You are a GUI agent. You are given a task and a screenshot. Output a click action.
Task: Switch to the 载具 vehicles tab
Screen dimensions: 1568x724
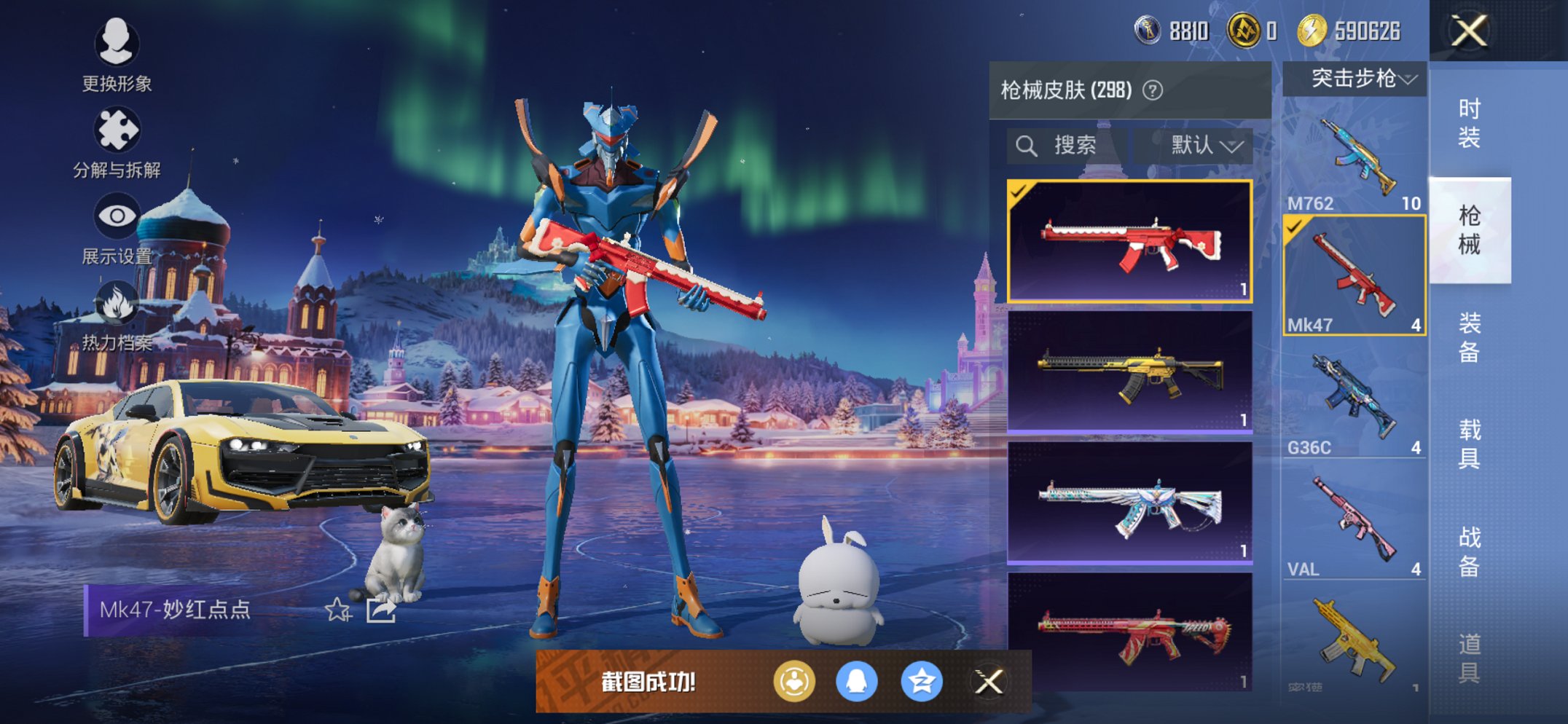click(x=1469, y=444)
